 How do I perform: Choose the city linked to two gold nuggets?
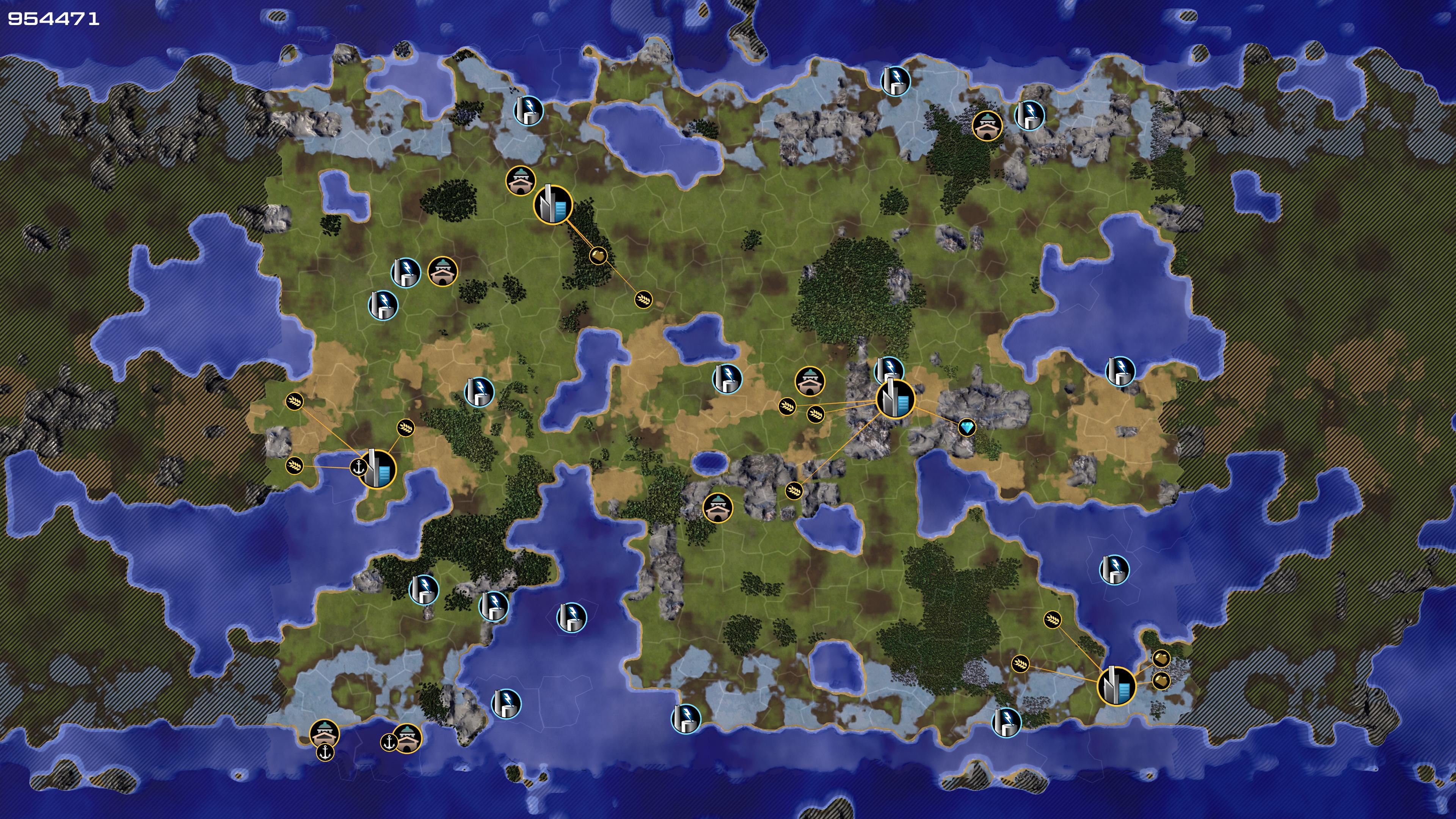point(1116,686)
